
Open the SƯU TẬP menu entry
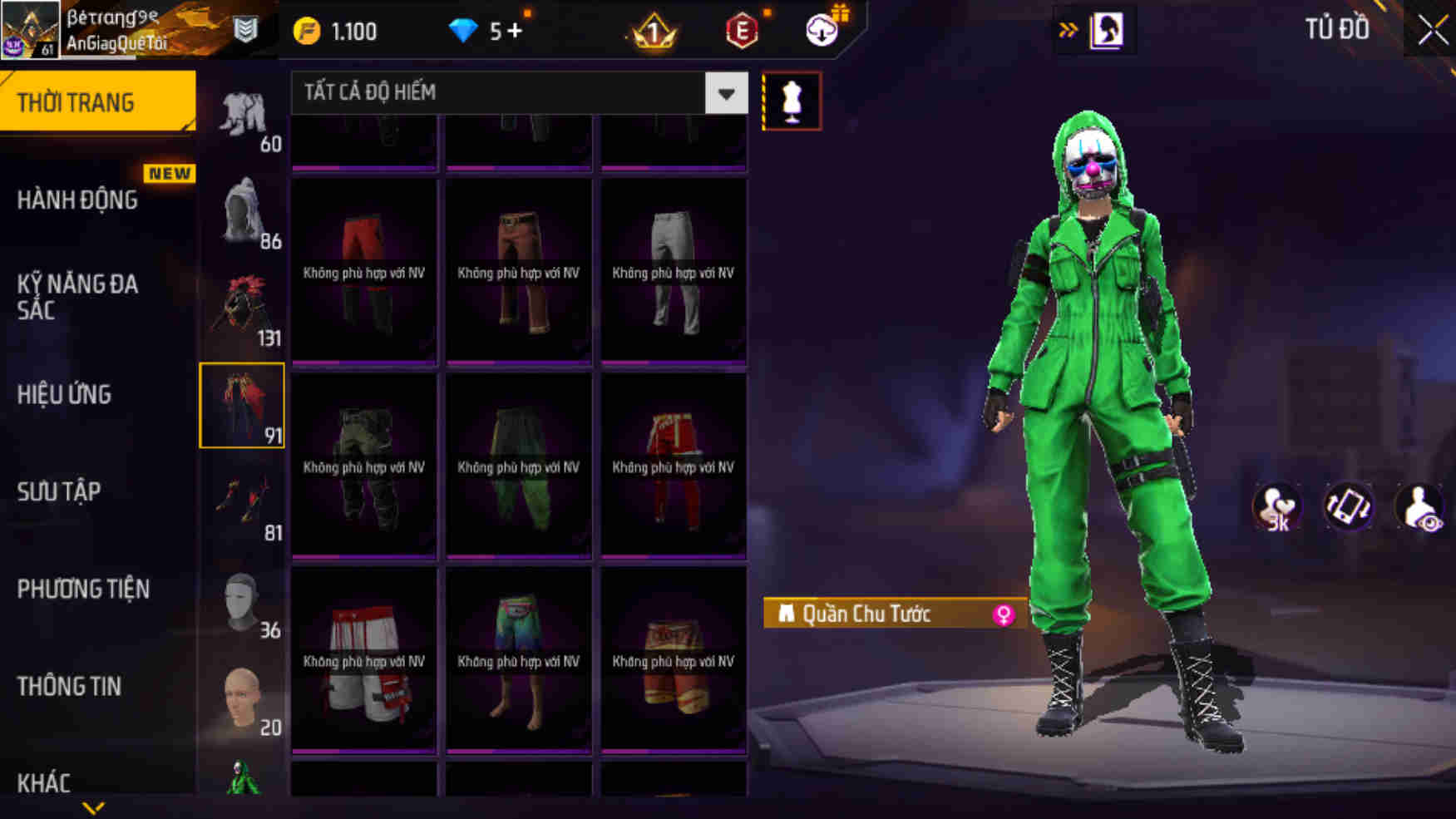[58, 491]
